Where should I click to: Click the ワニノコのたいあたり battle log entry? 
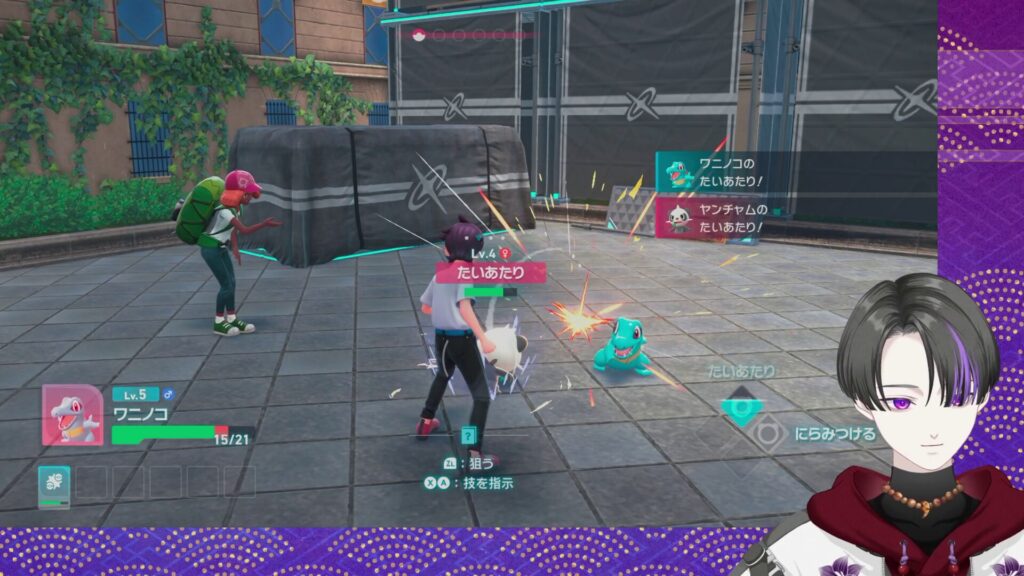pyautogui.click(x=712, y=171)
